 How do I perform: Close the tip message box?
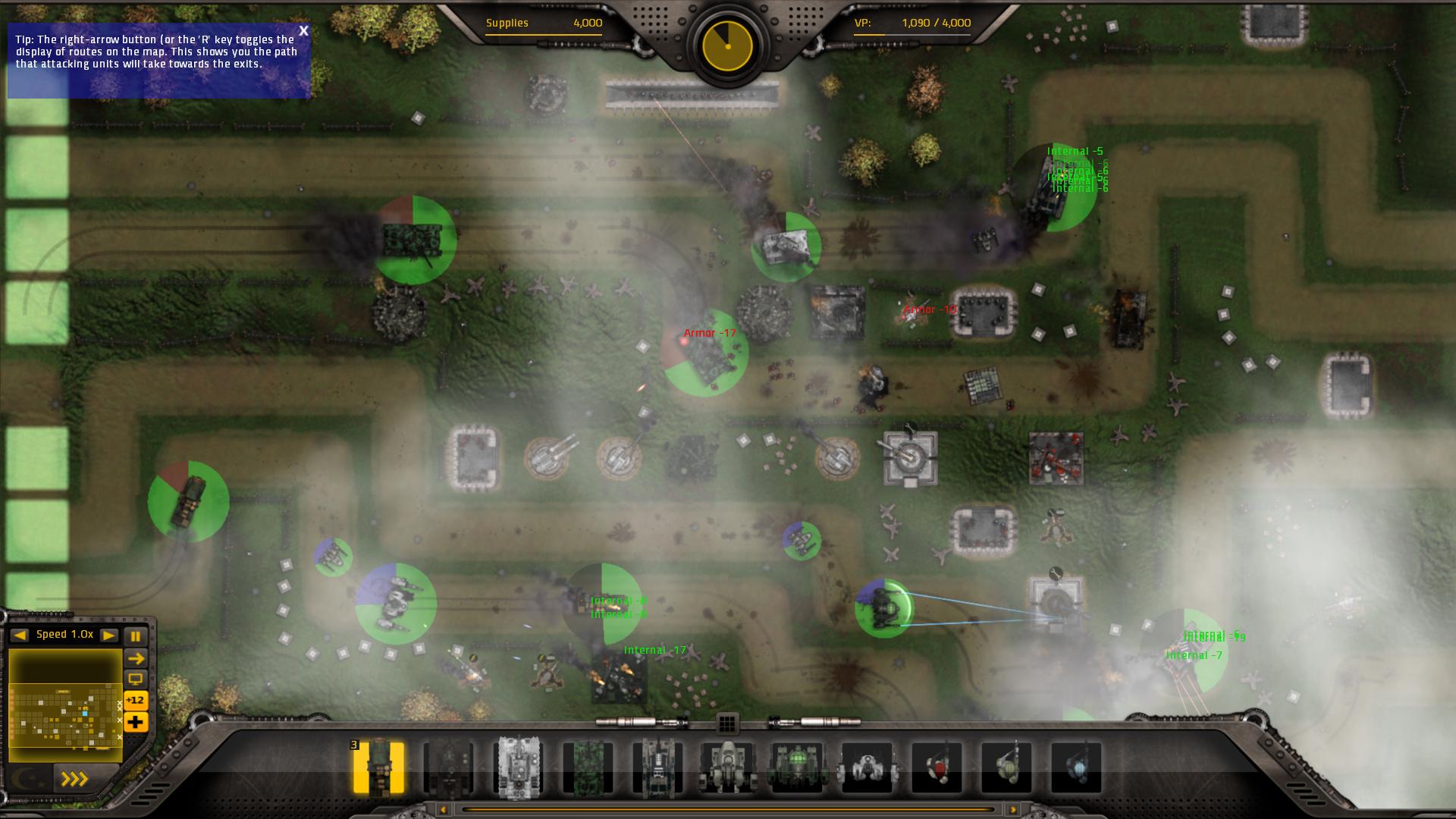pos(303,31)
